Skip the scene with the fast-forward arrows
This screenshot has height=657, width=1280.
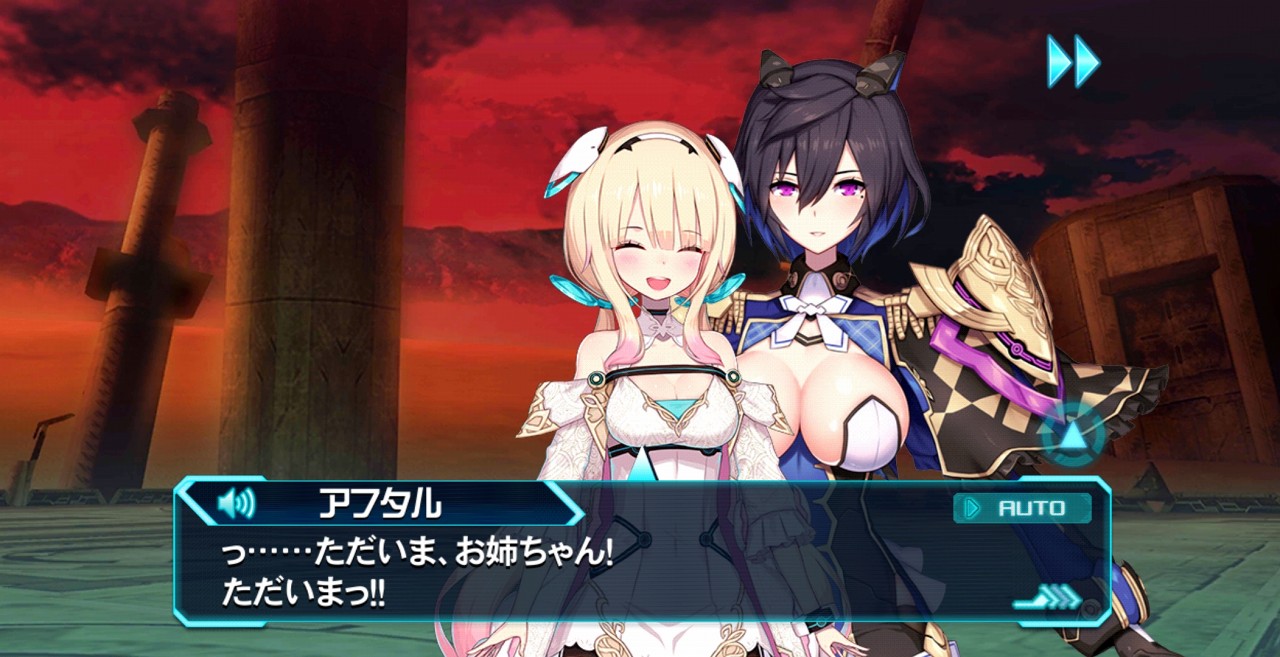click(1073, 61)
